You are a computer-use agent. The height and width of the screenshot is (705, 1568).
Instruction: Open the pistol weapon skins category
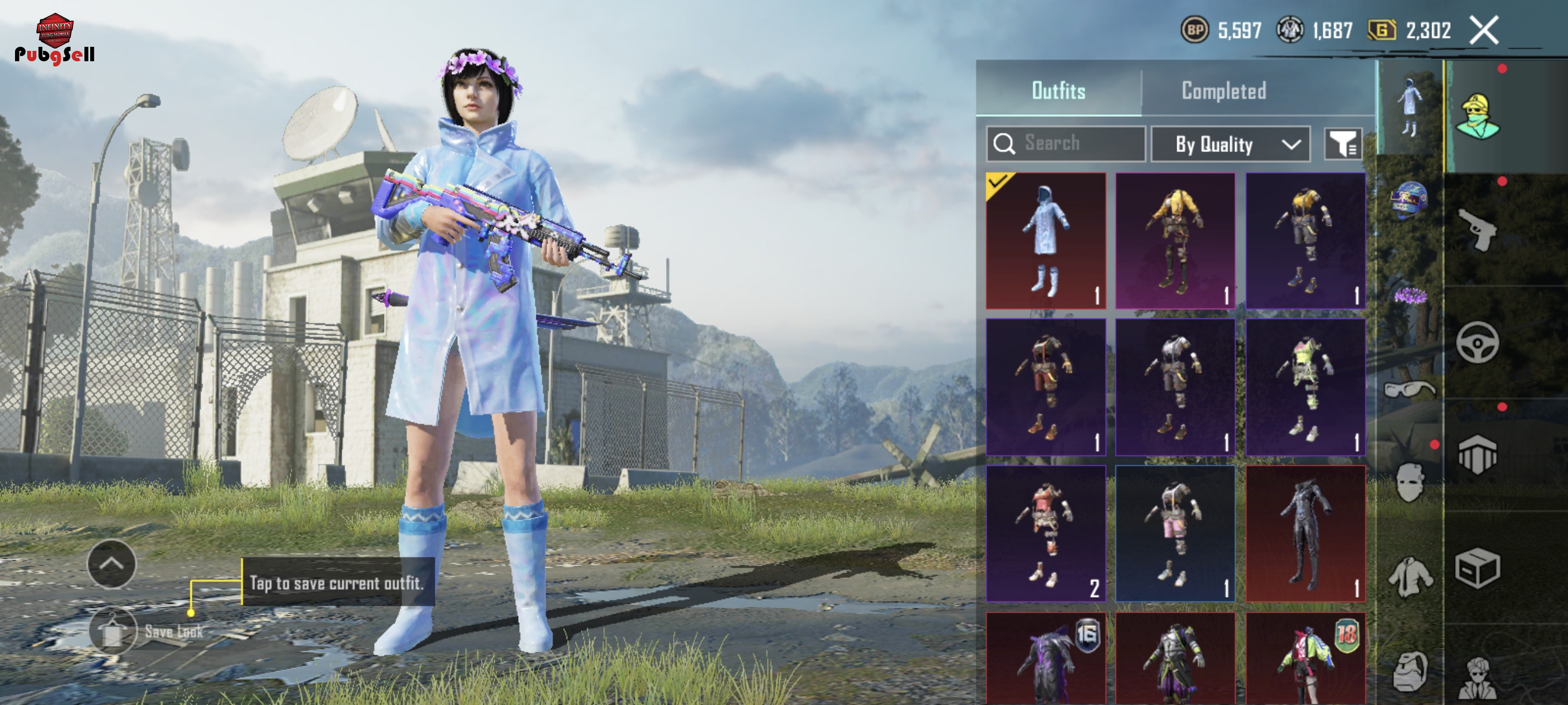tap(1478, 230)
